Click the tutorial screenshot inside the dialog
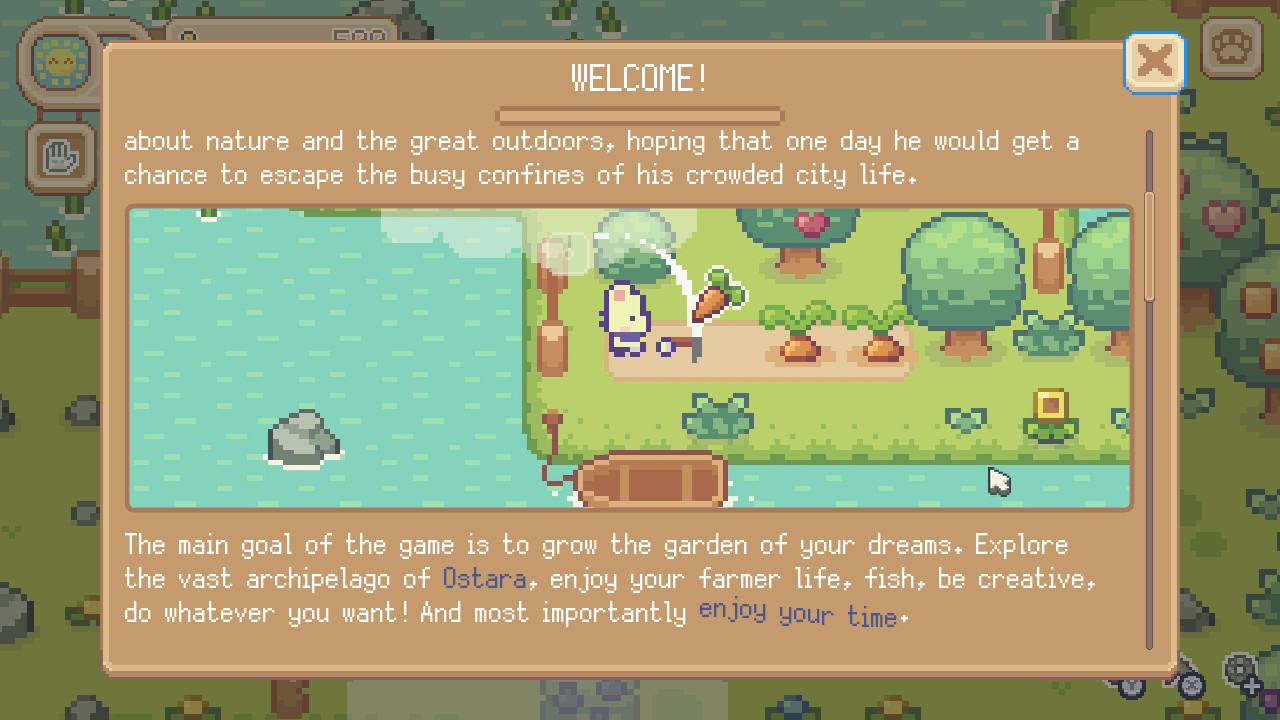This screenshot has width=1280, height=720. (x=628, y=356)
